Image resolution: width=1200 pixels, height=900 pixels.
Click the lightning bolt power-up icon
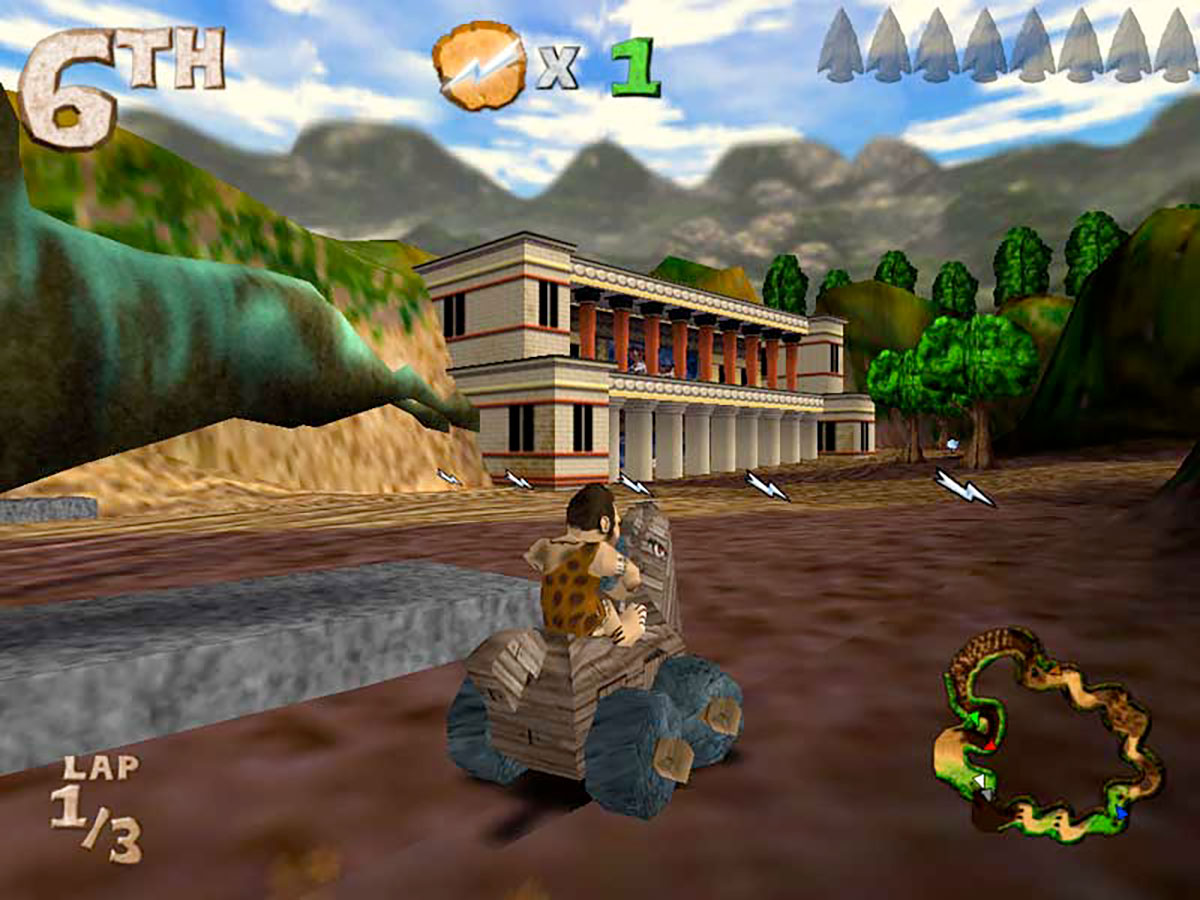[478, 65]
